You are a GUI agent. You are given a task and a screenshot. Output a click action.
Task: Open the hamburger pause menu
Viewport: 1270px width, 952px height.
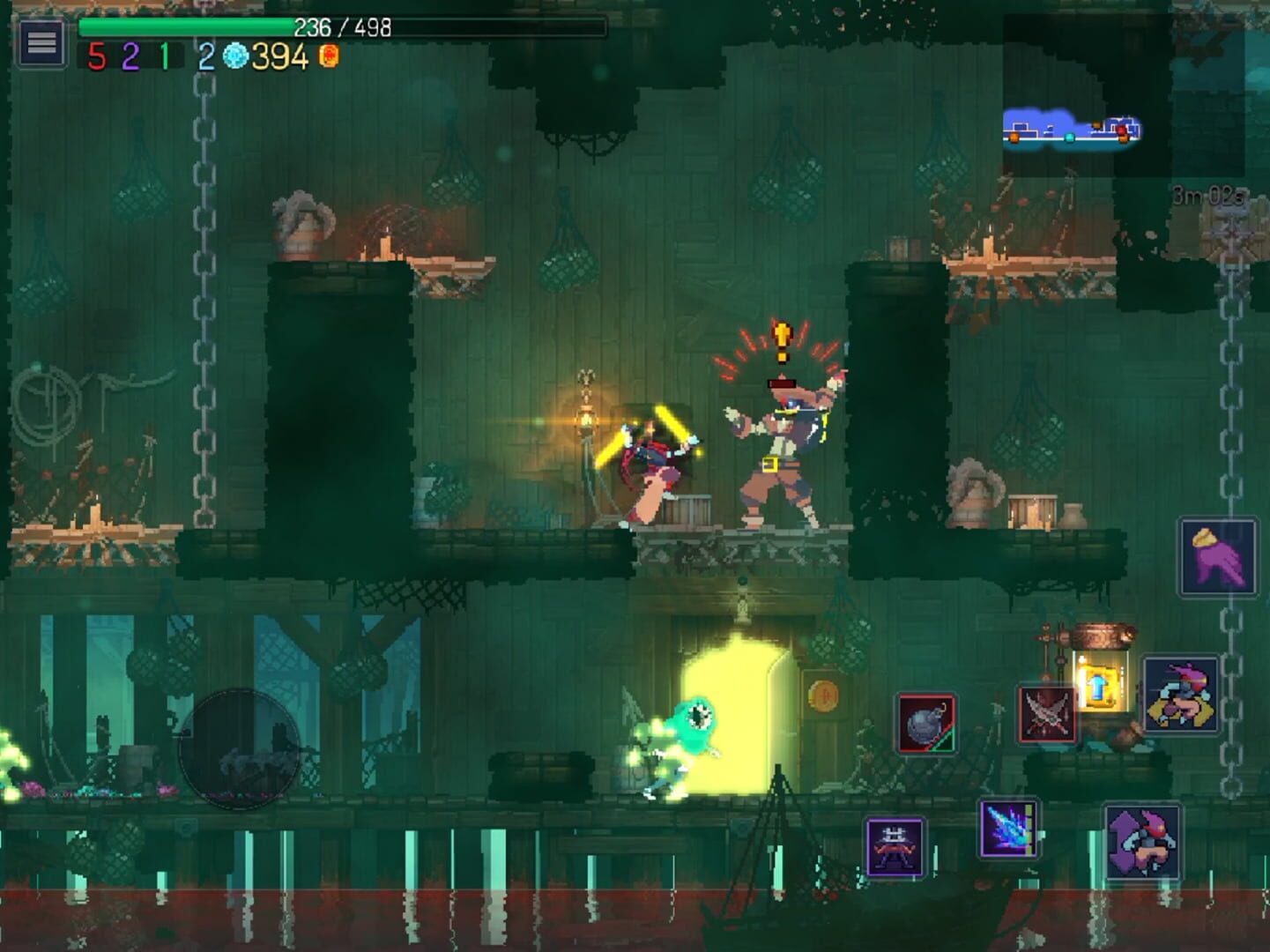(40, 41)
